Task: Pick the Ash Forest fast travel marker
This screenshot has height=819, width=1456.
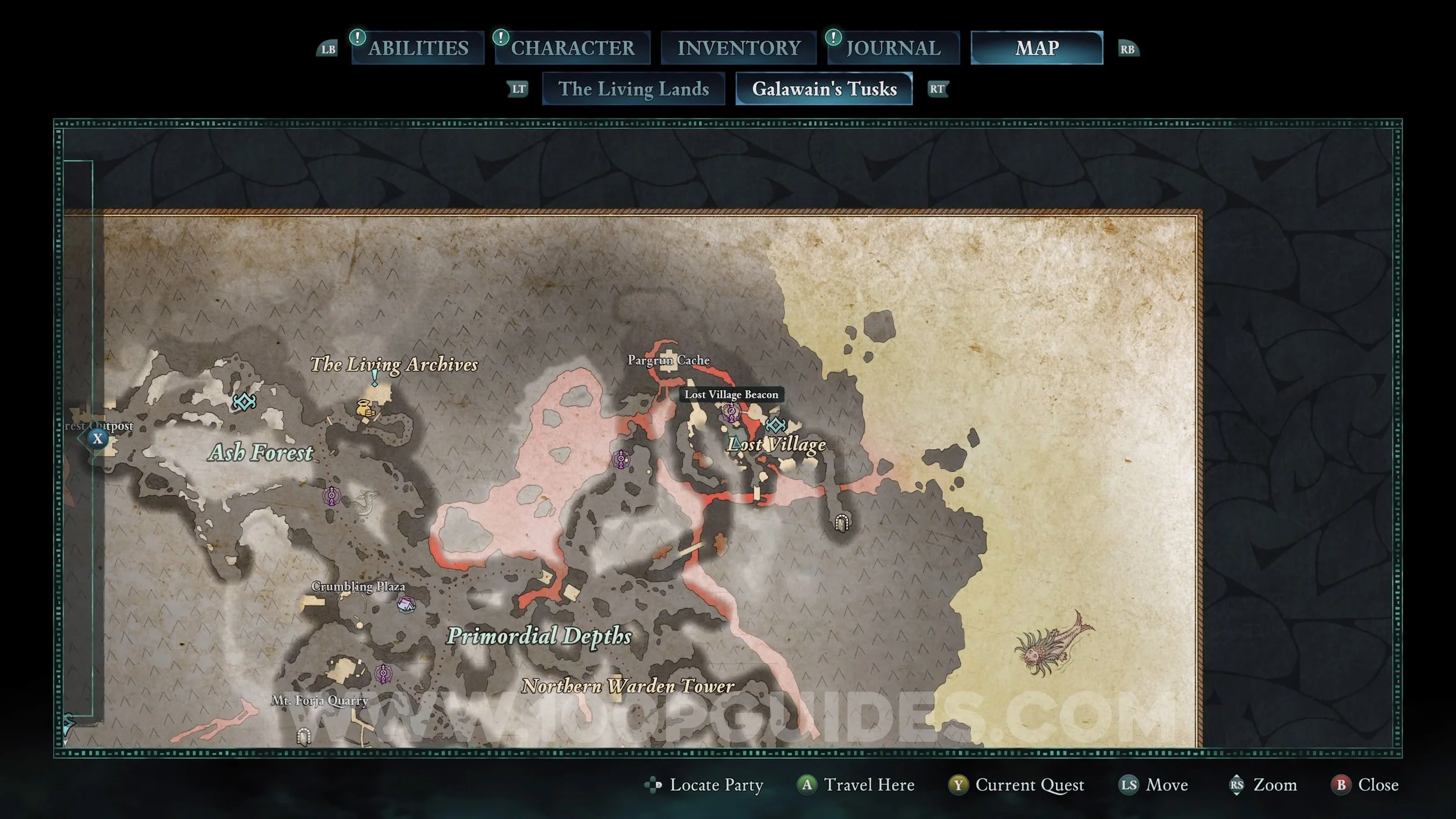Action: 245,401
